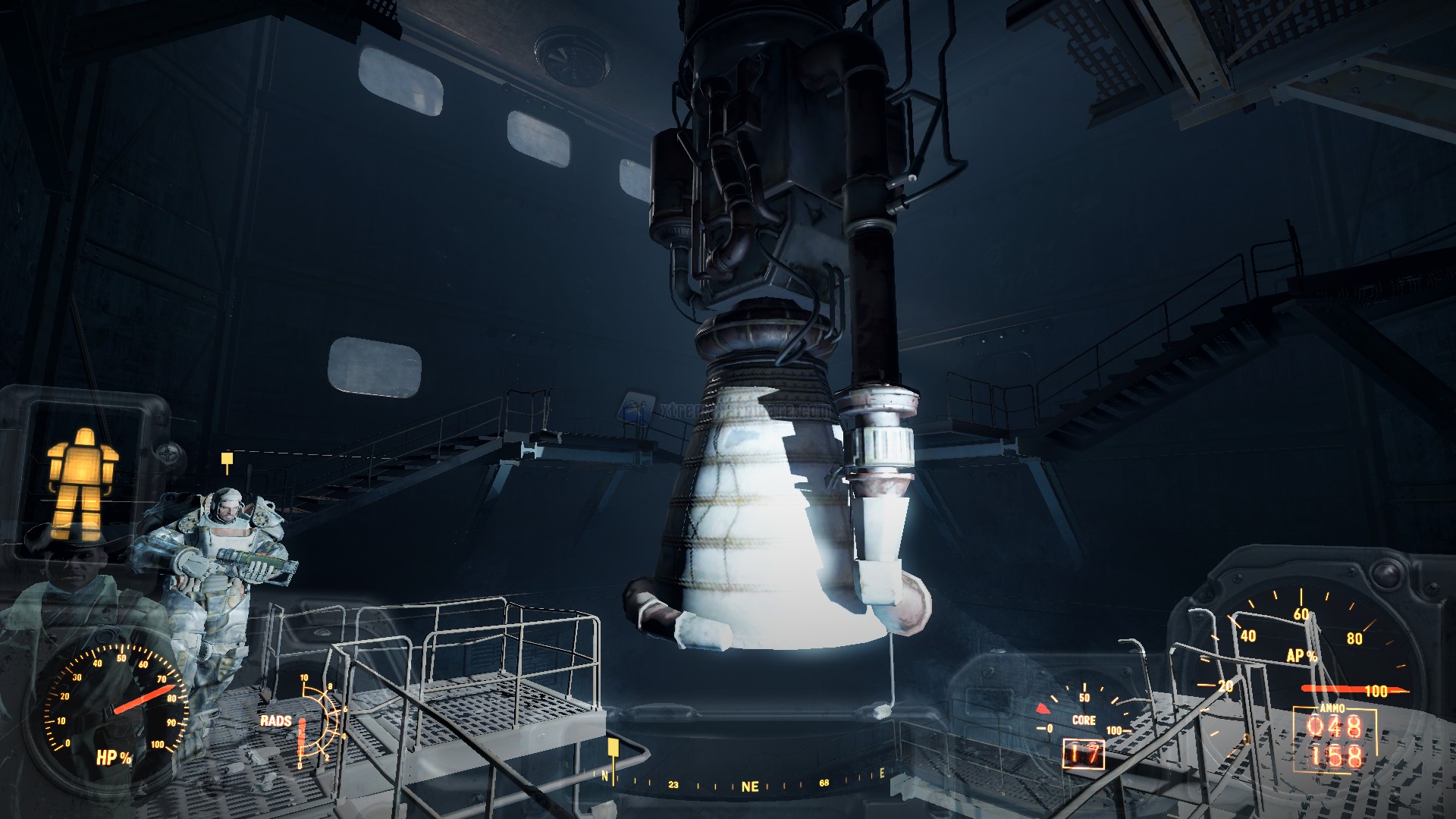Click the floating yellow objective marker
The image size is (1456, 819).
[x=226, y=459]
